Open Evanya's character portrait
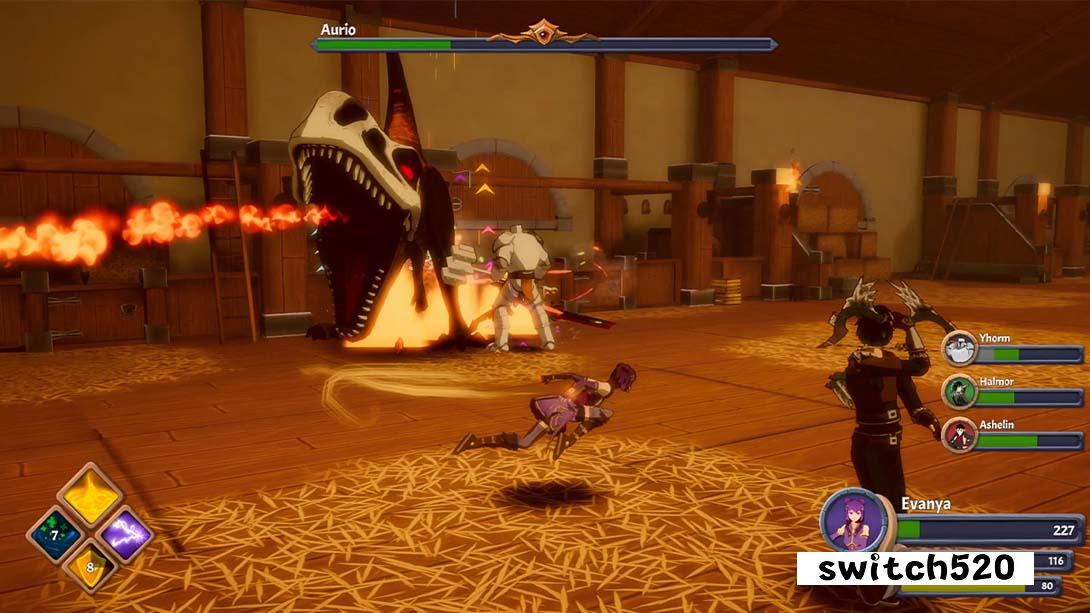 click(852, 520)
